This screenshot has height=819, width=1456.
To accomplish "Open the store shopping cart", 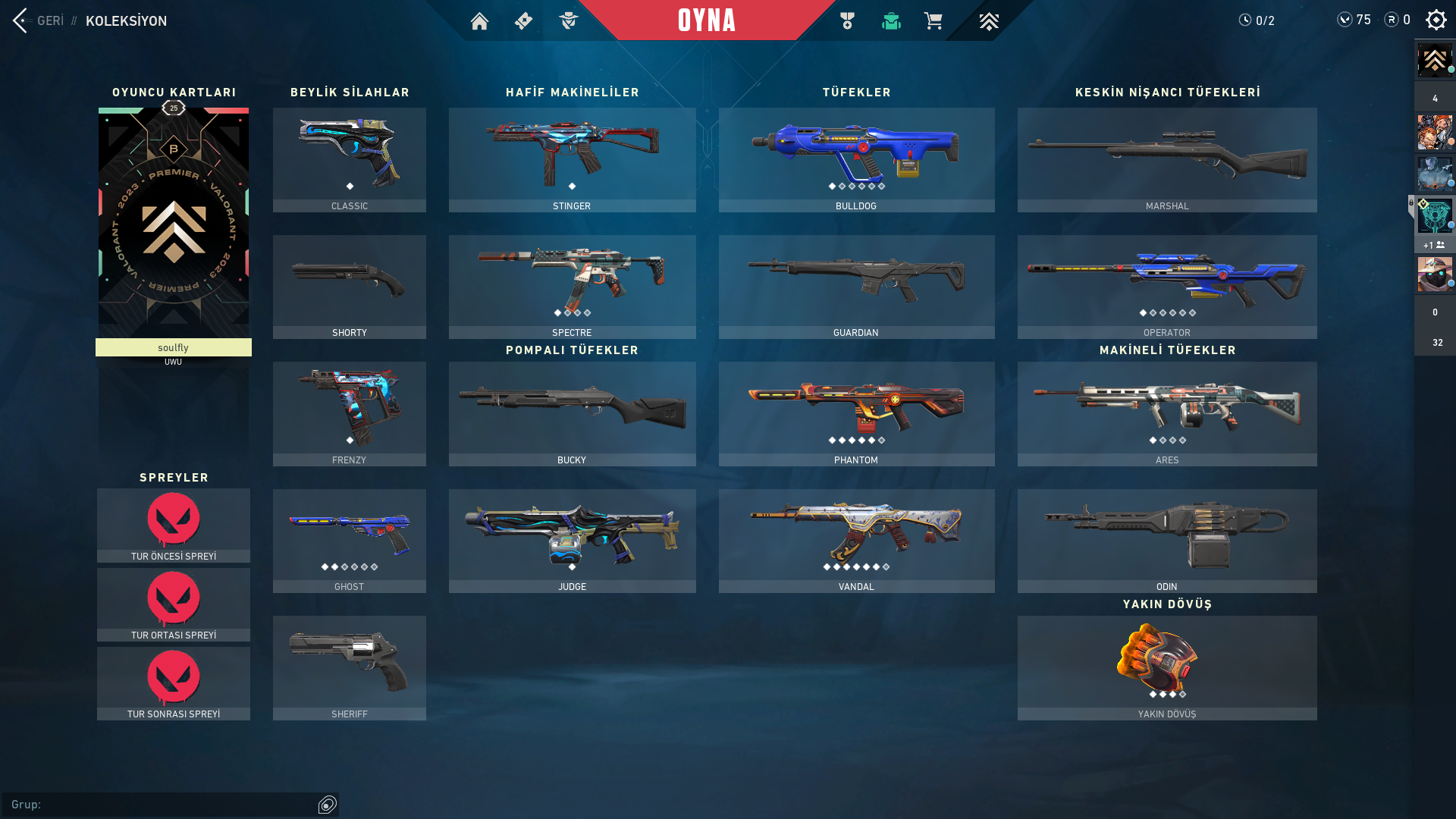I will click(x=933, y=21).
